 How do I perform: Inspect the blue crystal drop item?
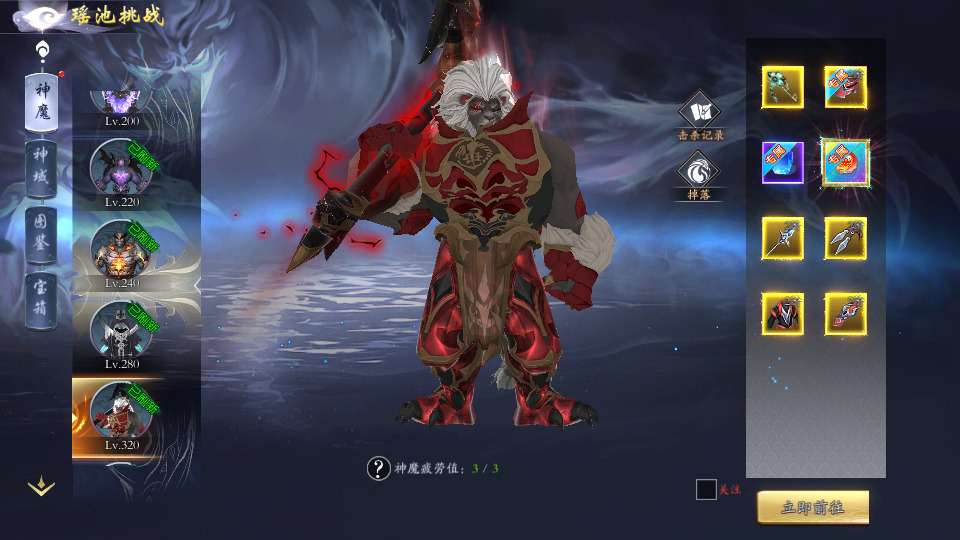coord(782,162)
